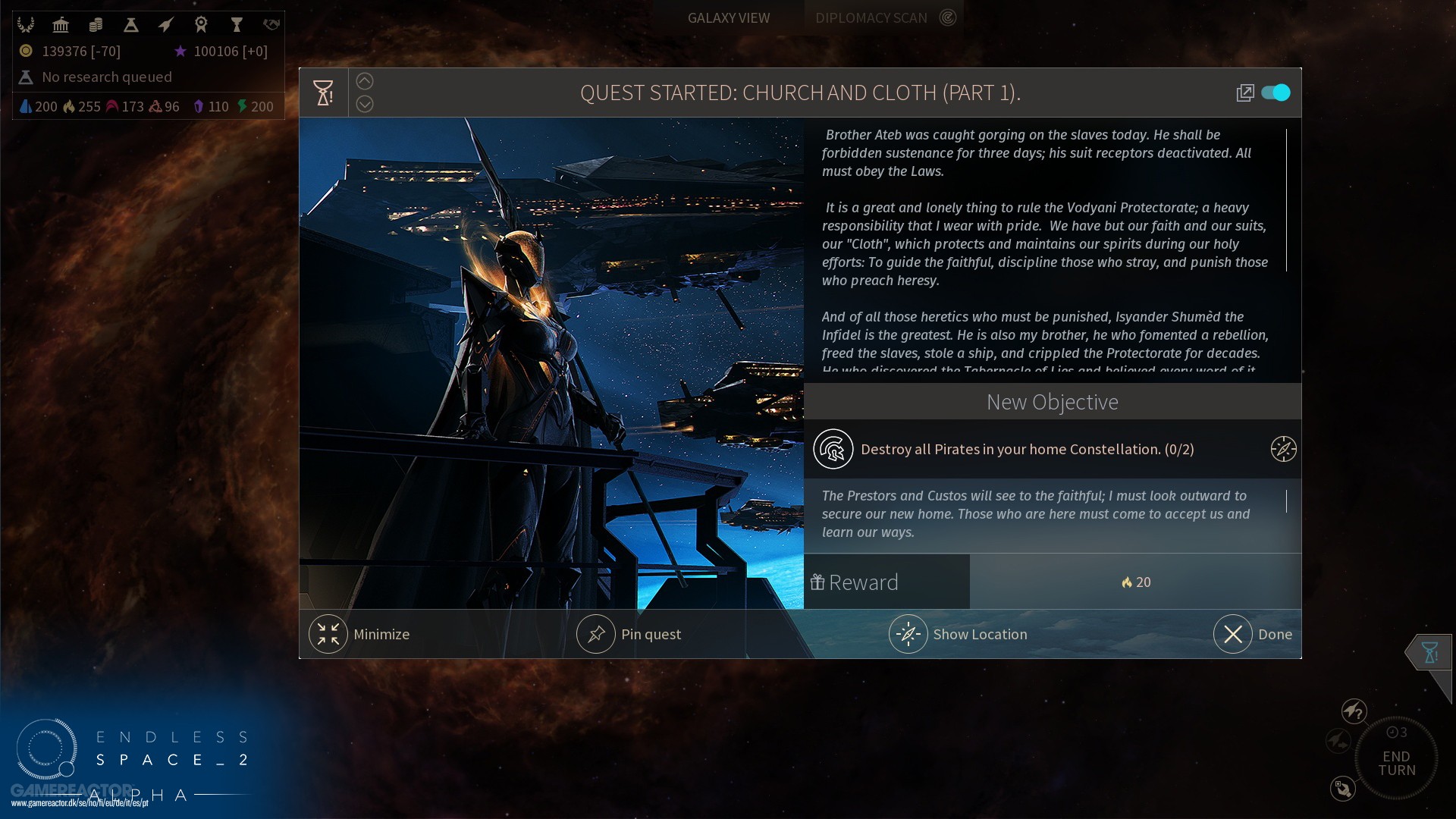Show the quest location

click(908, 634)
